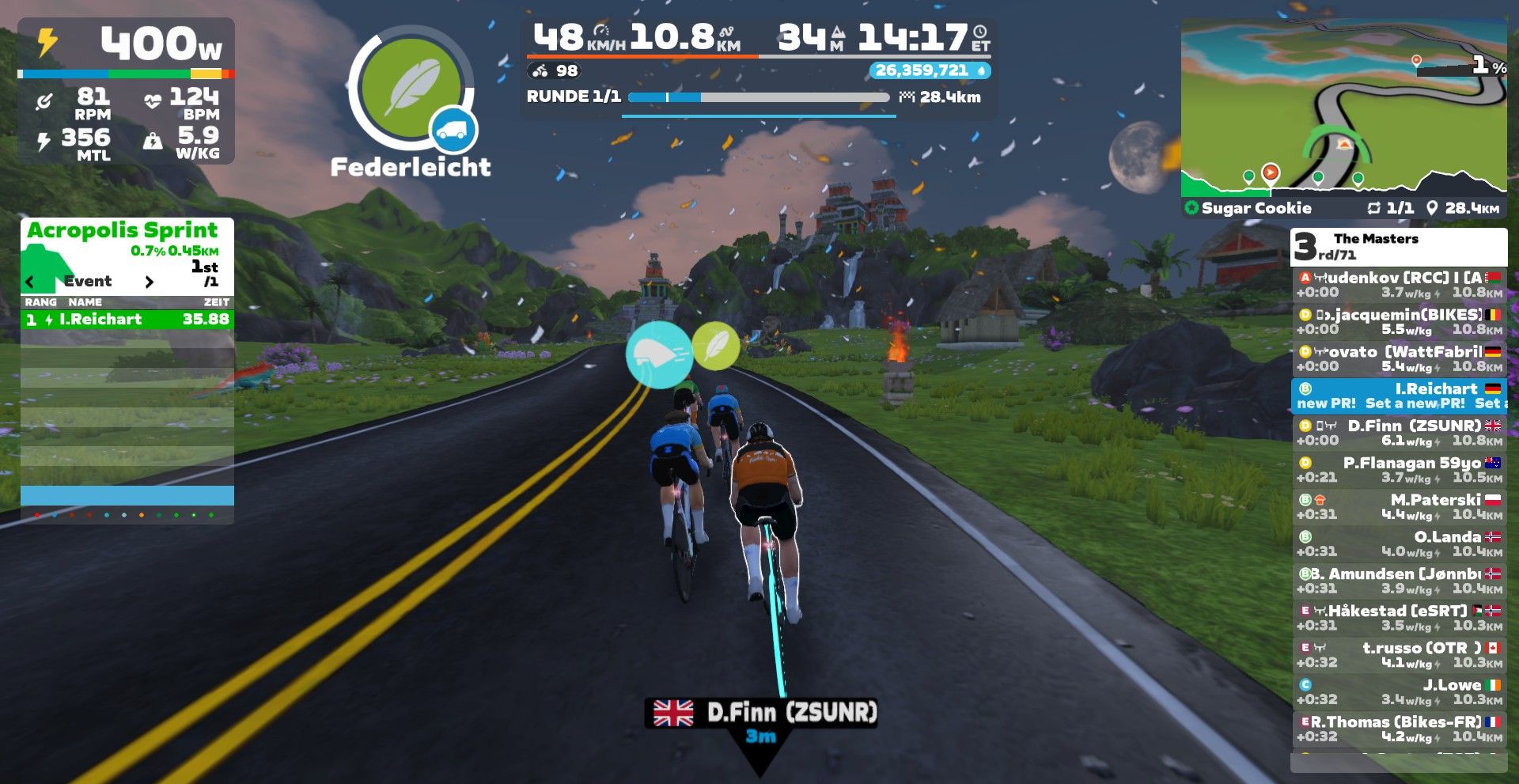
Task: Activate the Federleicht feather power-up
Action: click(410, 87)
